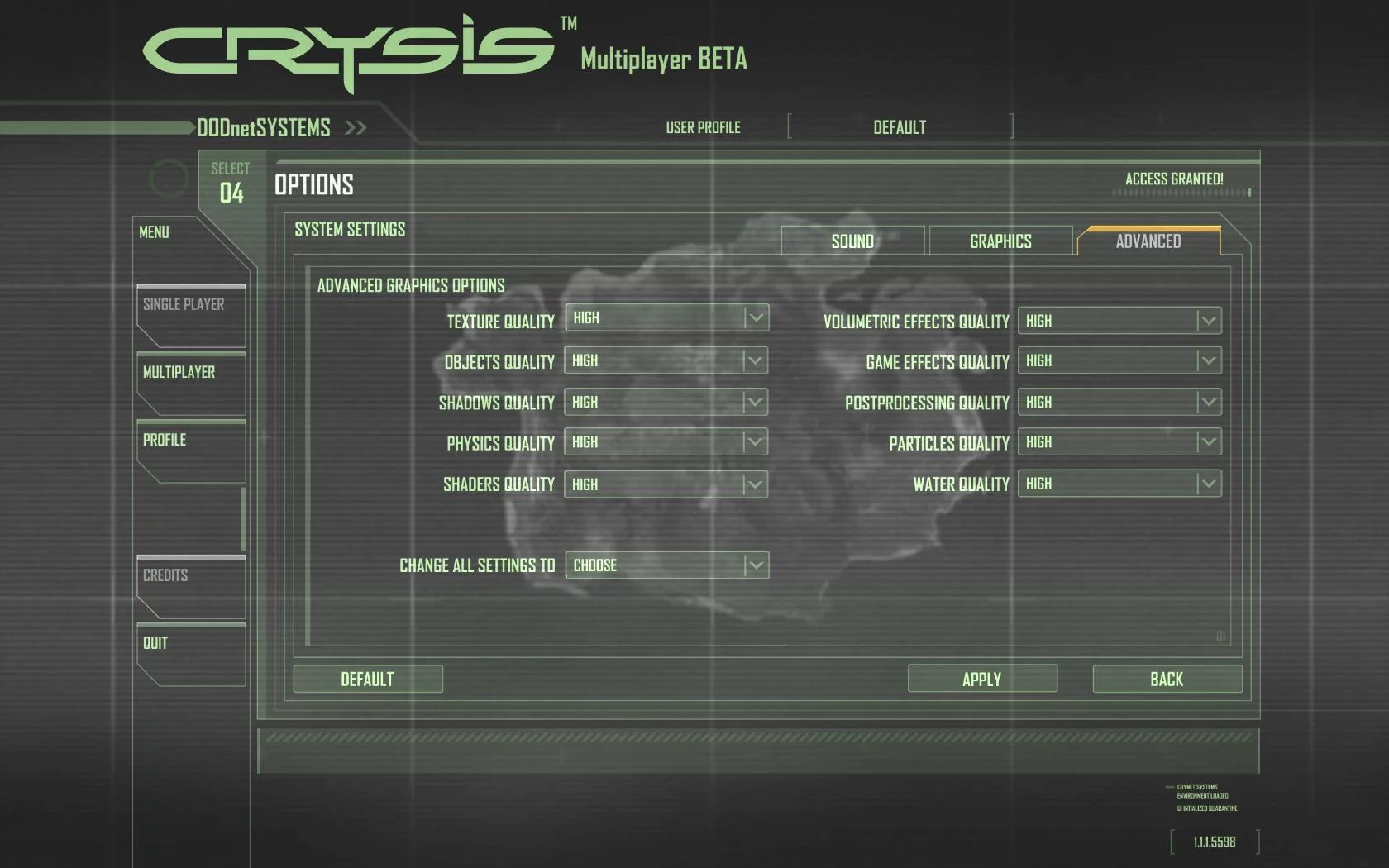1389x868 pixels.
Task: Open the Postprocessing Quality dropdown
Action: click(x=1119, y=402)
